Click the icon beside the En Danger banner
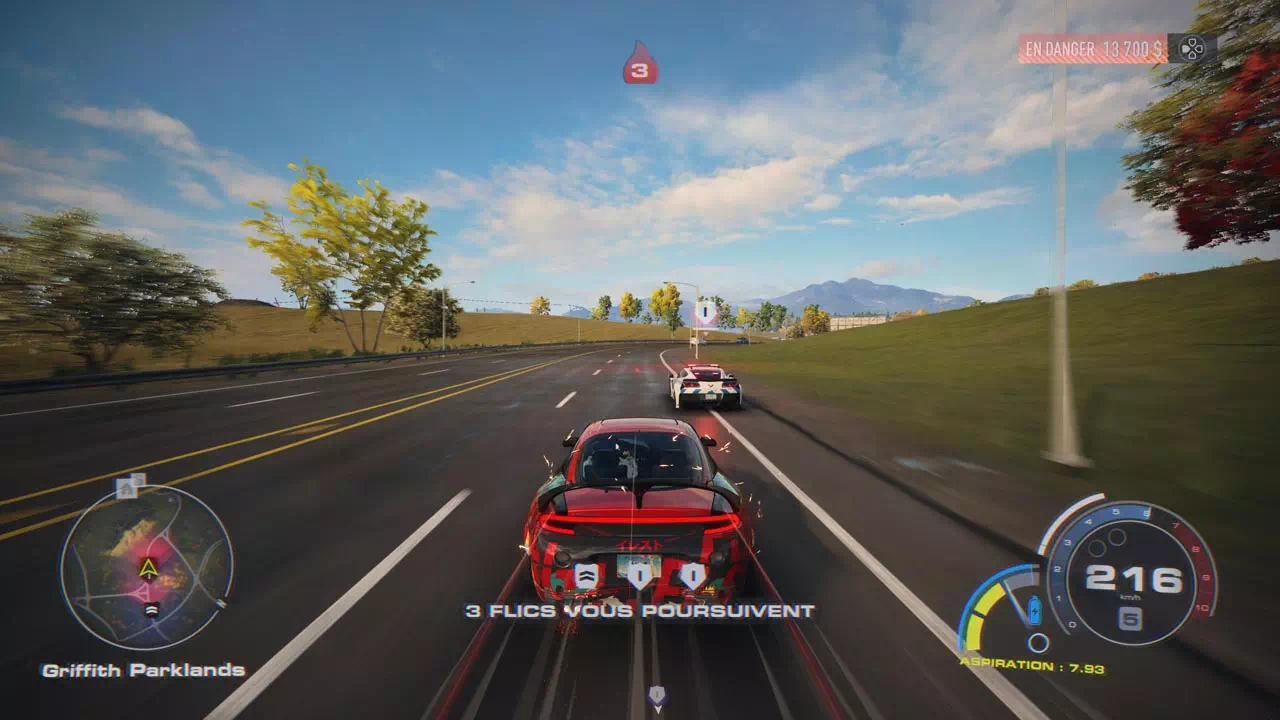The image size is (1280, 720). [x=1192, y=48]
